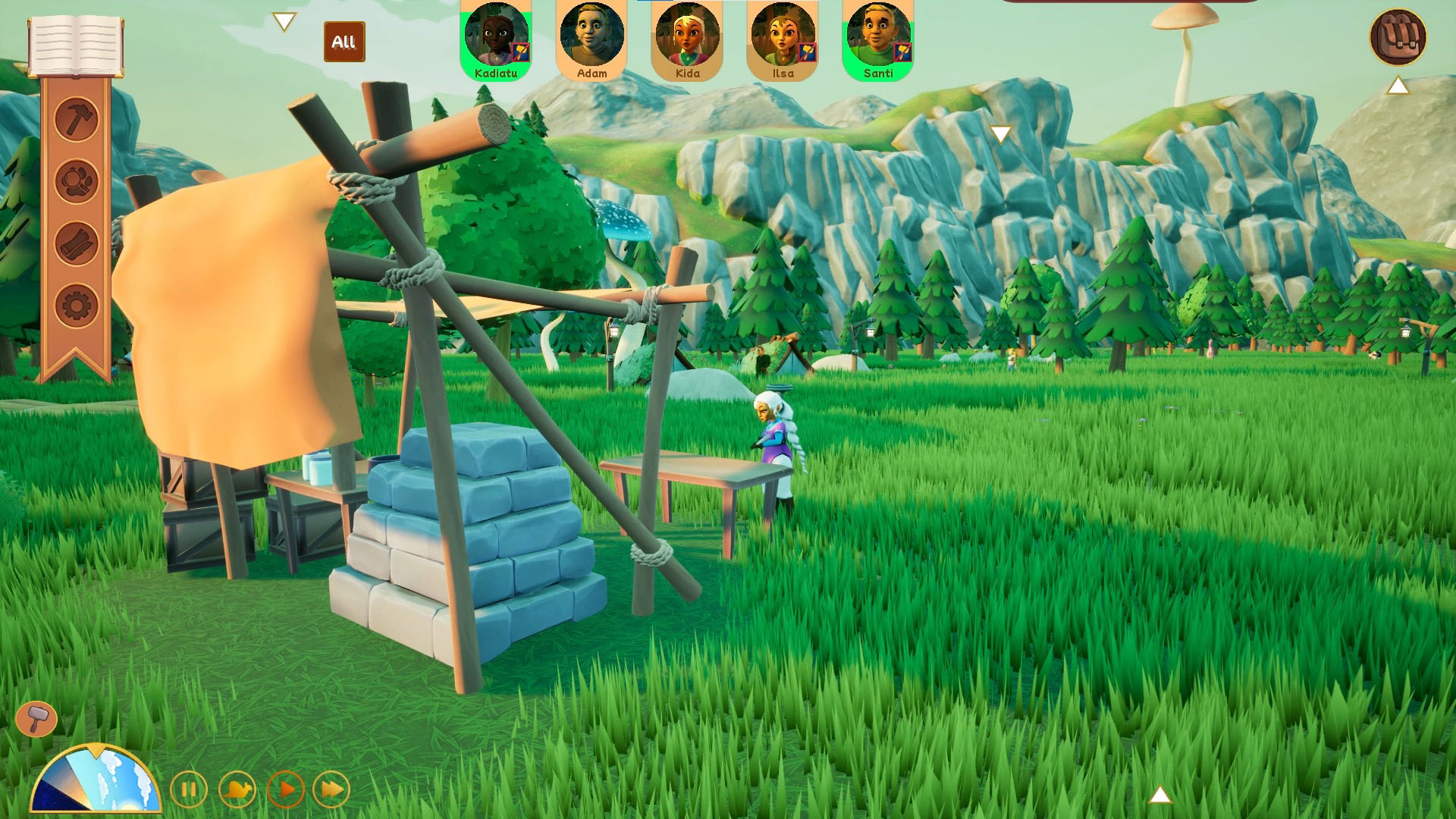Open the backpack inventory
Image resolution: width=1456 pixels, height=819 pixels.
pos(1398,36)
